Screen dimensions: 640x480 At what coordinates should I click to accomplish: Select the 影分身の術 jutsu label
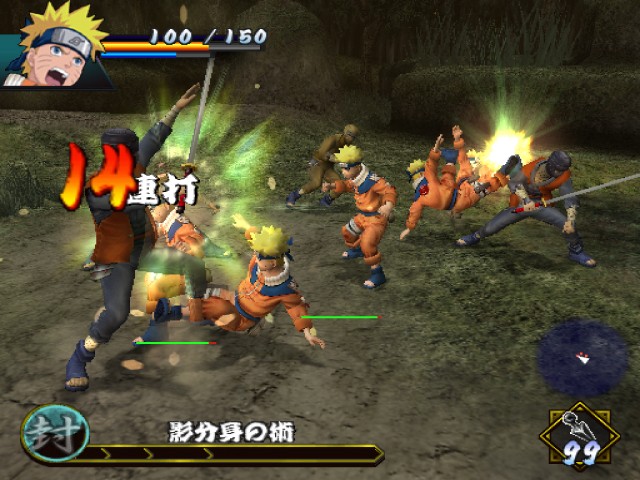tap(231, 433)
